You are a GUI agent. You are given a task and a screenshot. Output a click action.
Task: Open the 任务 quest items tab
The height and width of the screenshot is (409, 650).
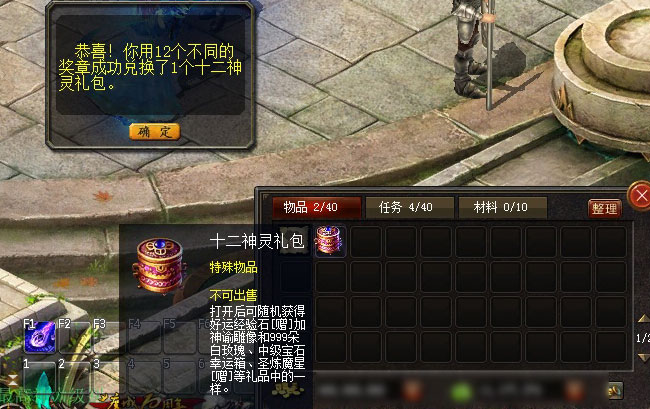(x=405, y=207)
